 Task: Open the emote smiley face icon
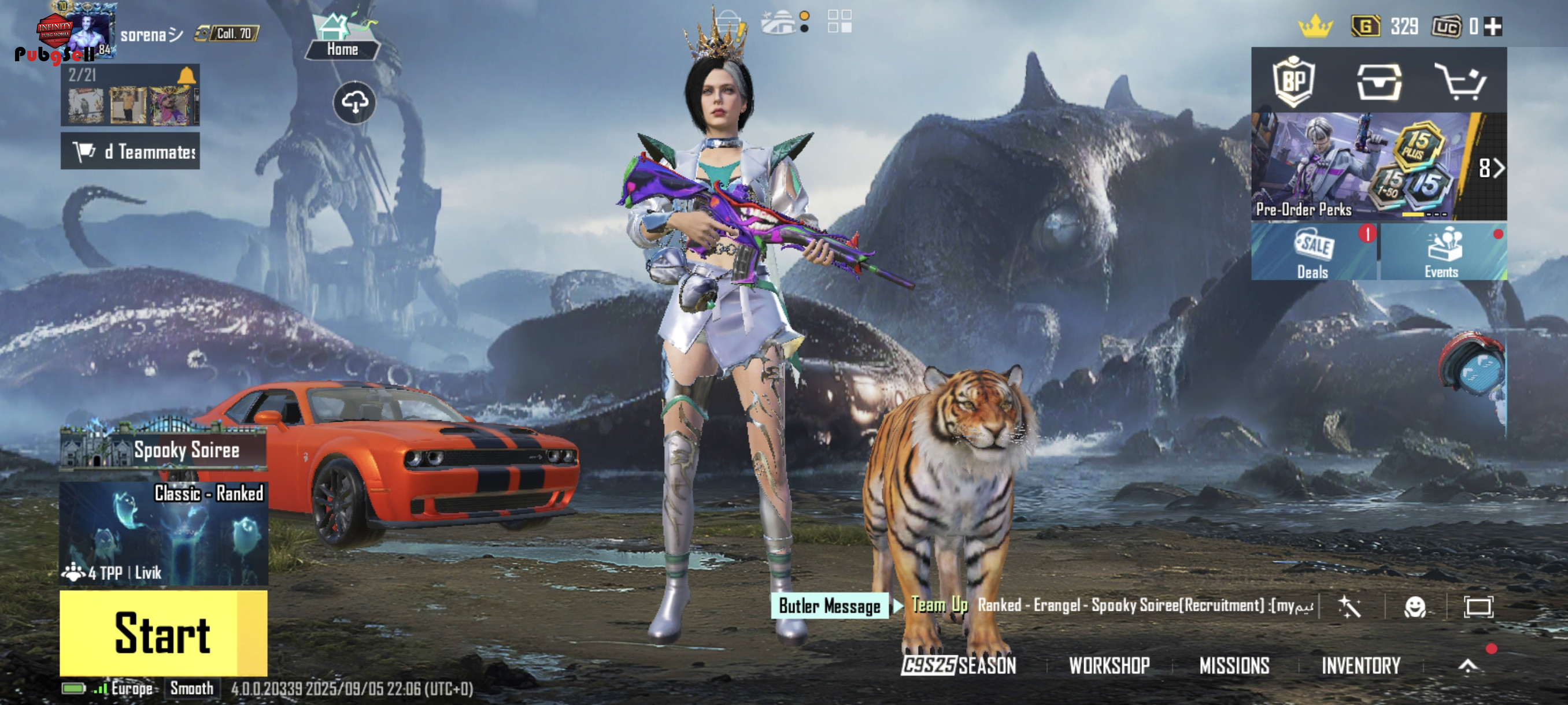point(1415,606)
